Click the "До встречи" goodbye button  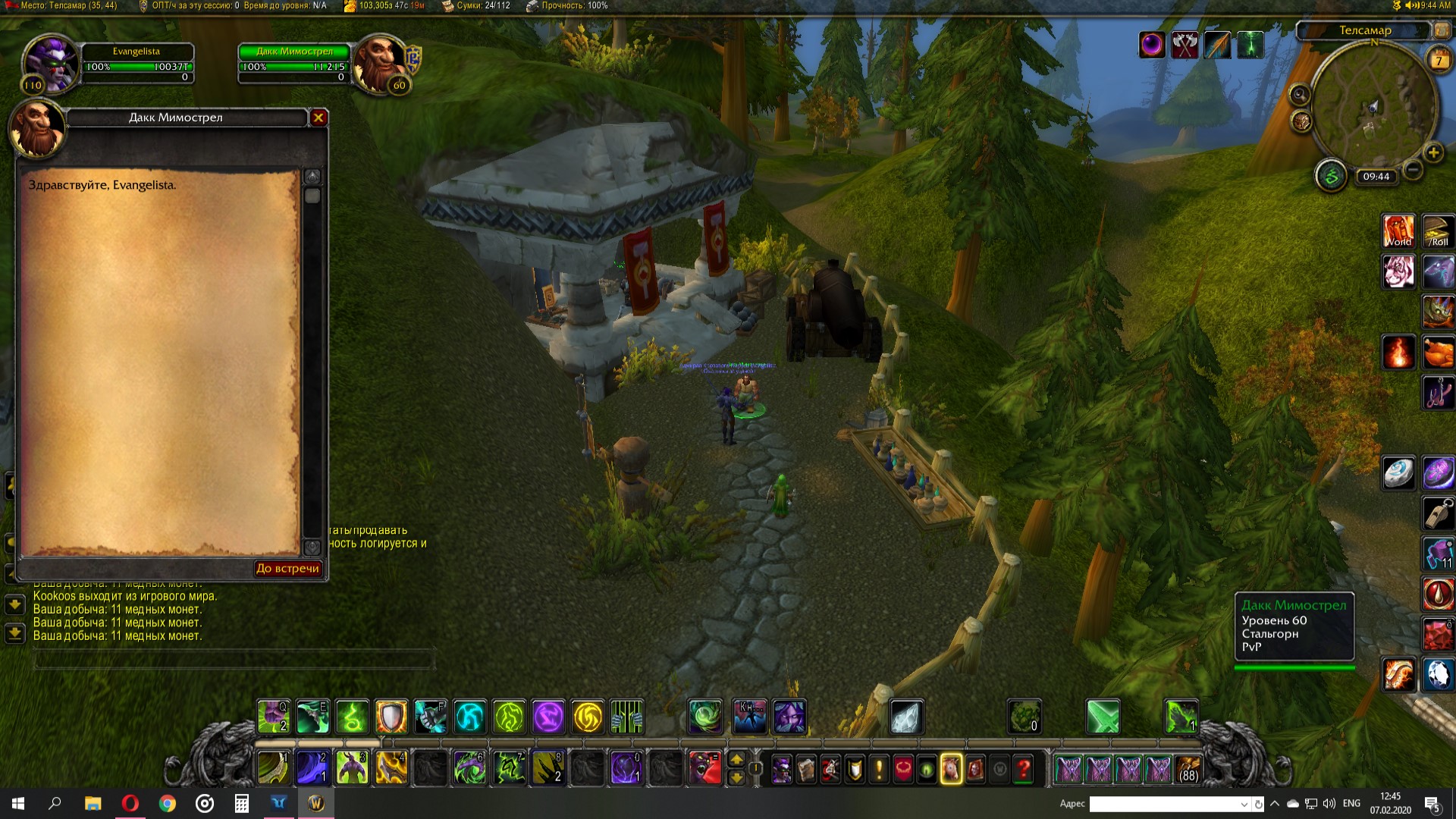pyautogui.click(x=287, y=569)
